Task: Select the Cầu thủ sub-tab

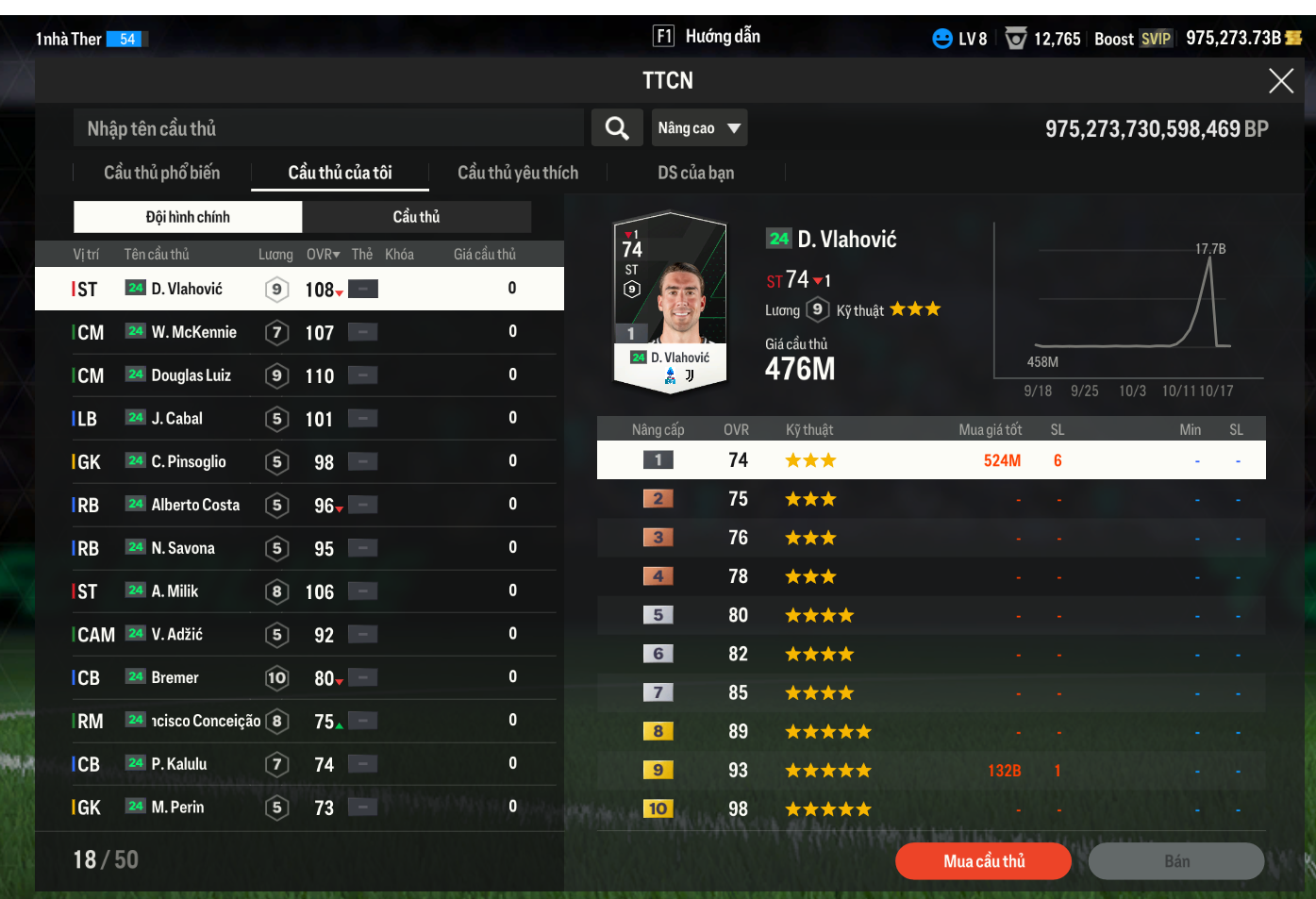Action: pos(416,217)
